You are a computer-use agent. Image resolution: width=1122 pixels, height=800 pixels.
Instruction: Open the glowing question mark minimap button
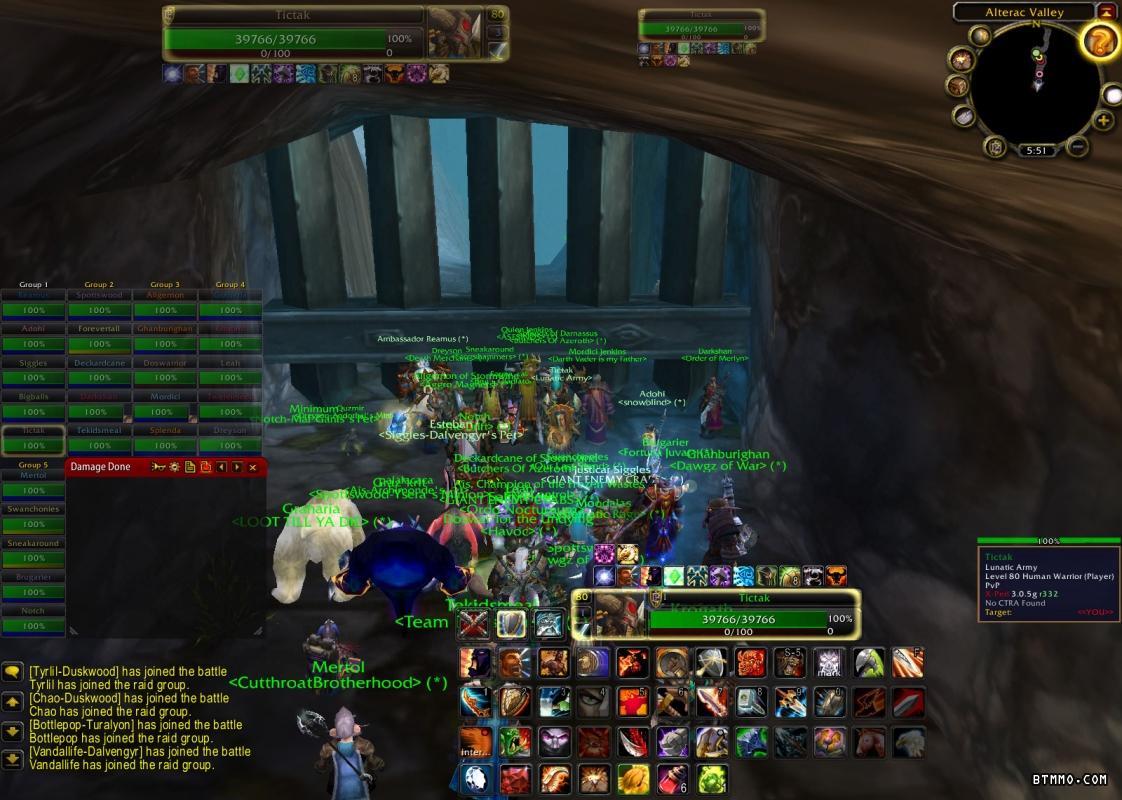point(1099,42)
